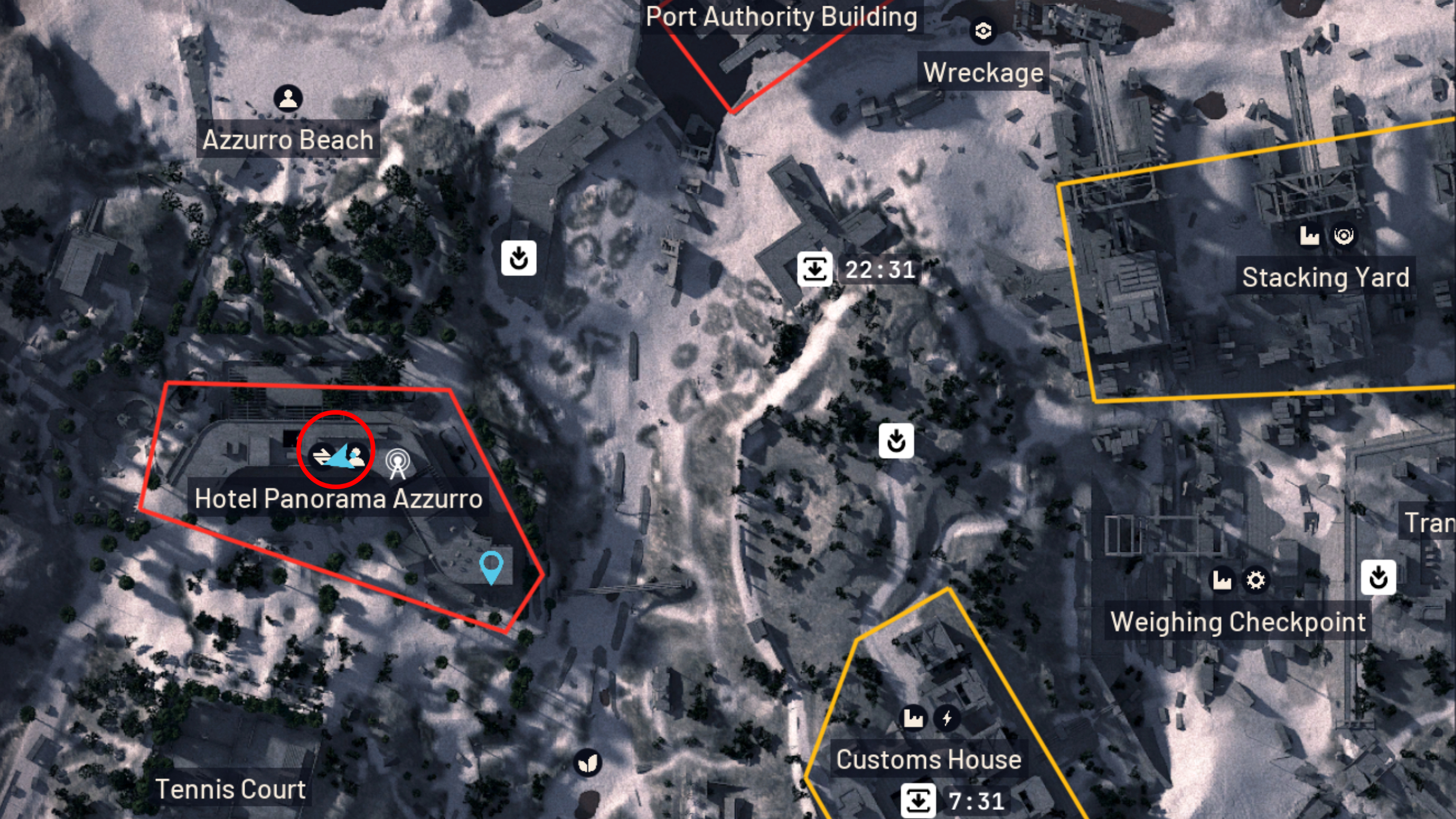Select the person icon above Azzurro Beach
1456x819 pixels.
[x=288, y=98]
